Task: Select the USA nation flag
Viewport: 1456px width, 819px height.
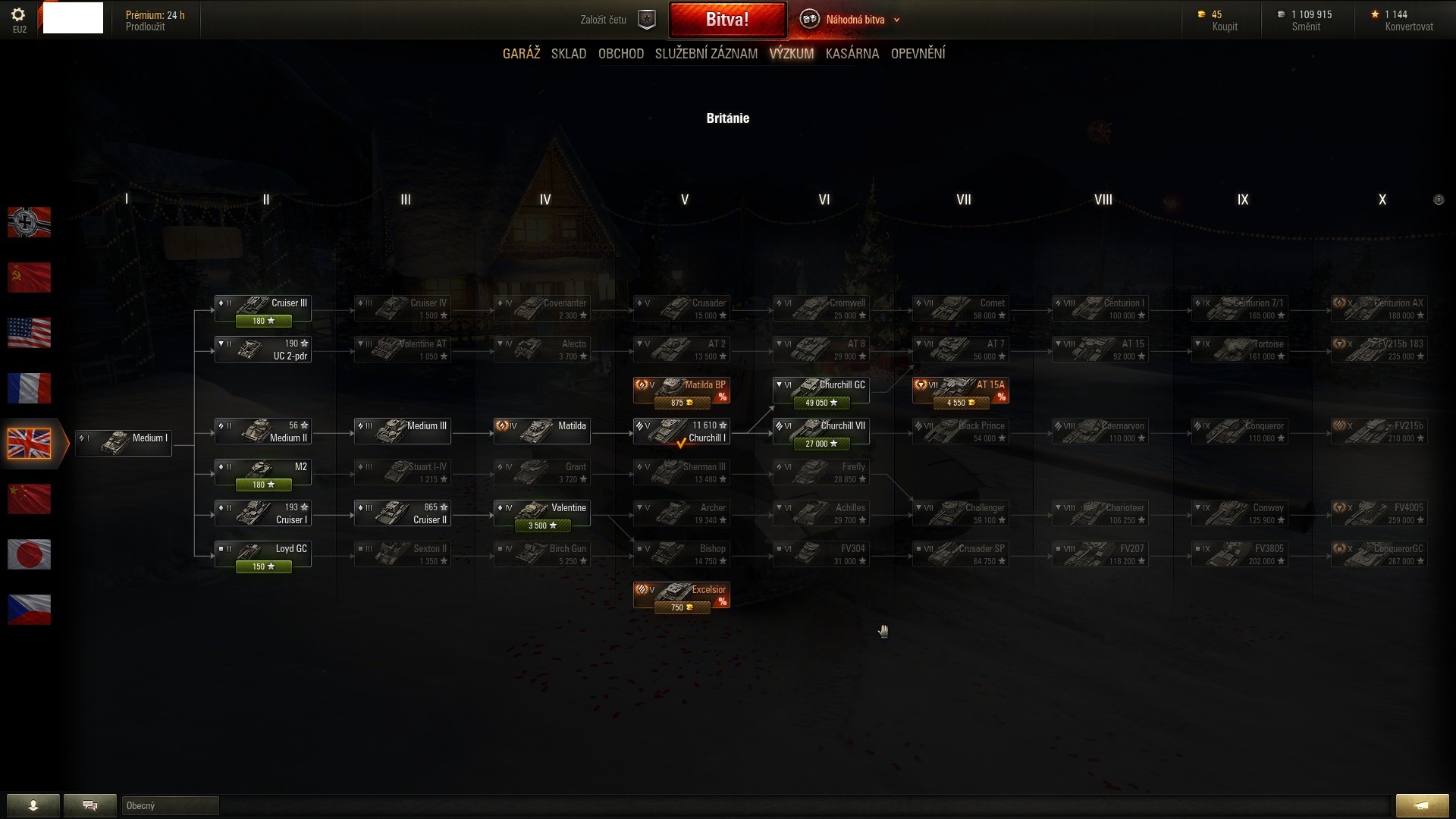Action: click(30, 333)
